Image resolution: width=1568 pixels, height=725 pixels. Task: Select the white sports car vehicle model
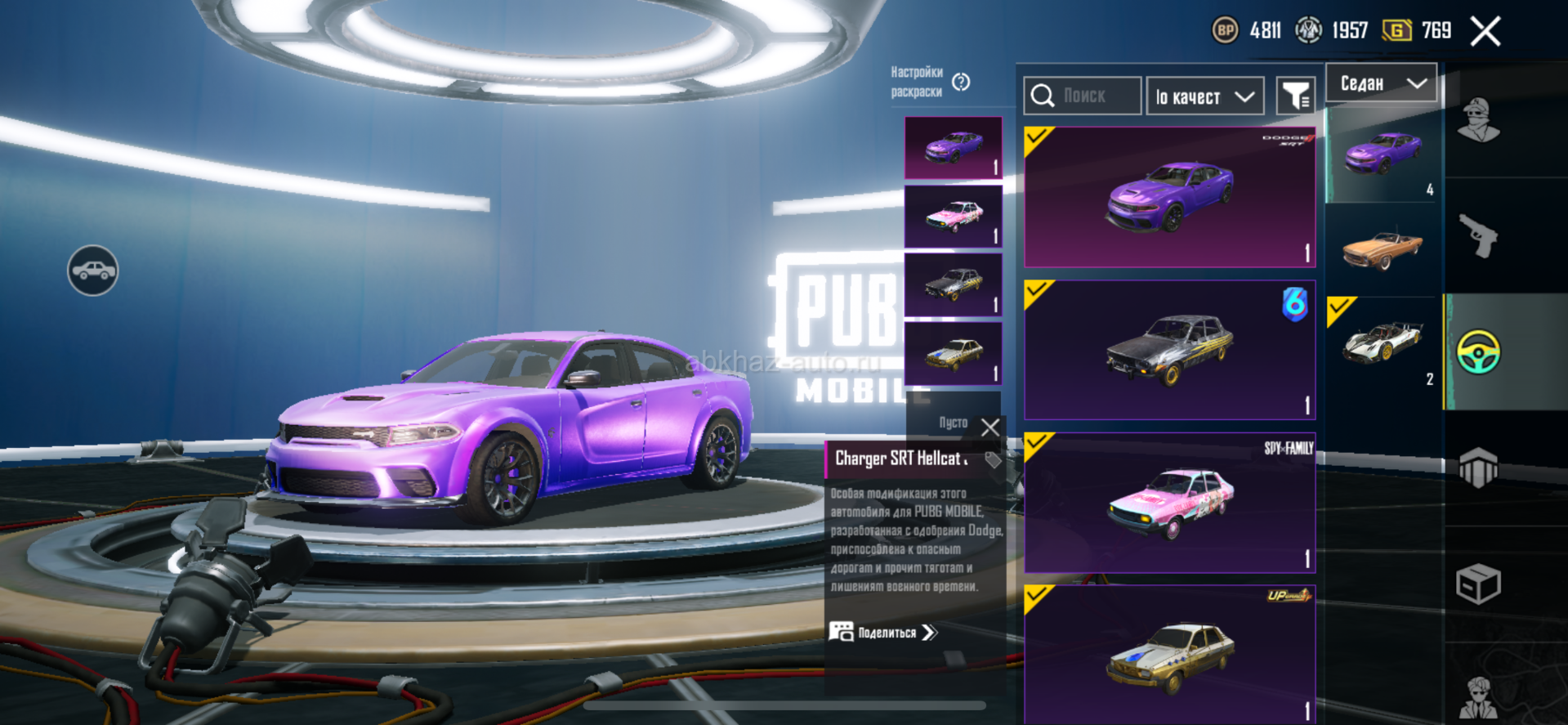(1383, 343)
